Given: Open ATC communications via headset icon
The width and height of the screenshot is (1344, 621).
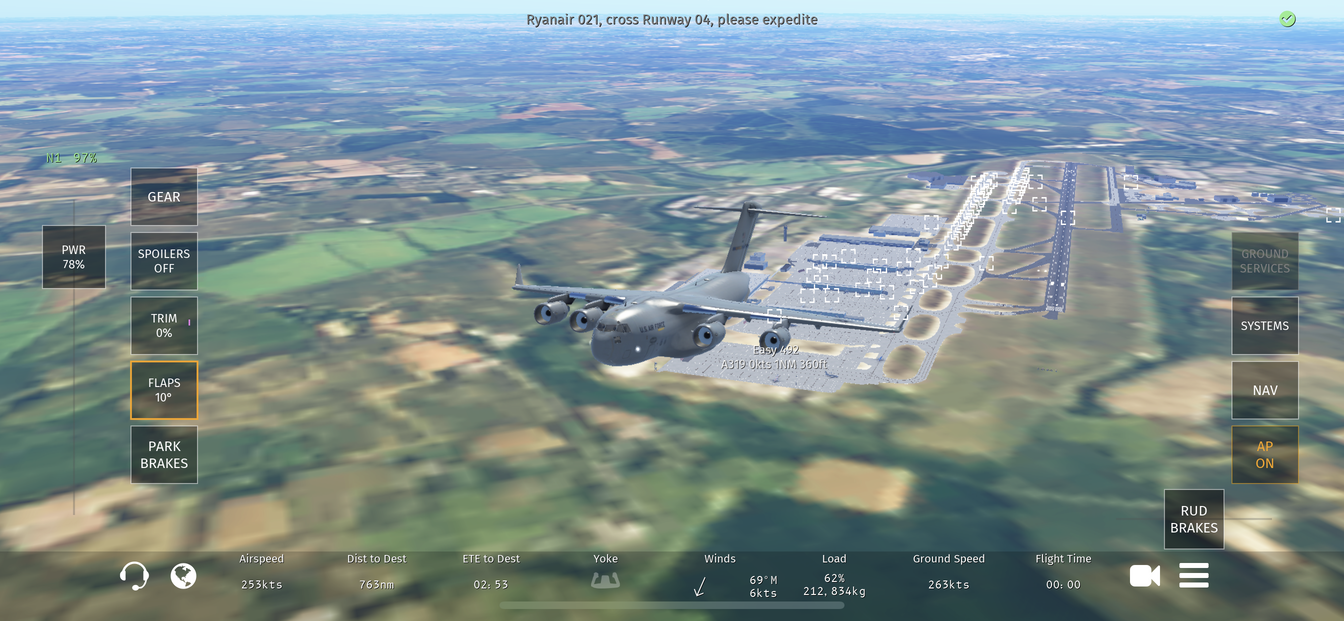Looking at the screenshot, I should (x=134, y=576).
